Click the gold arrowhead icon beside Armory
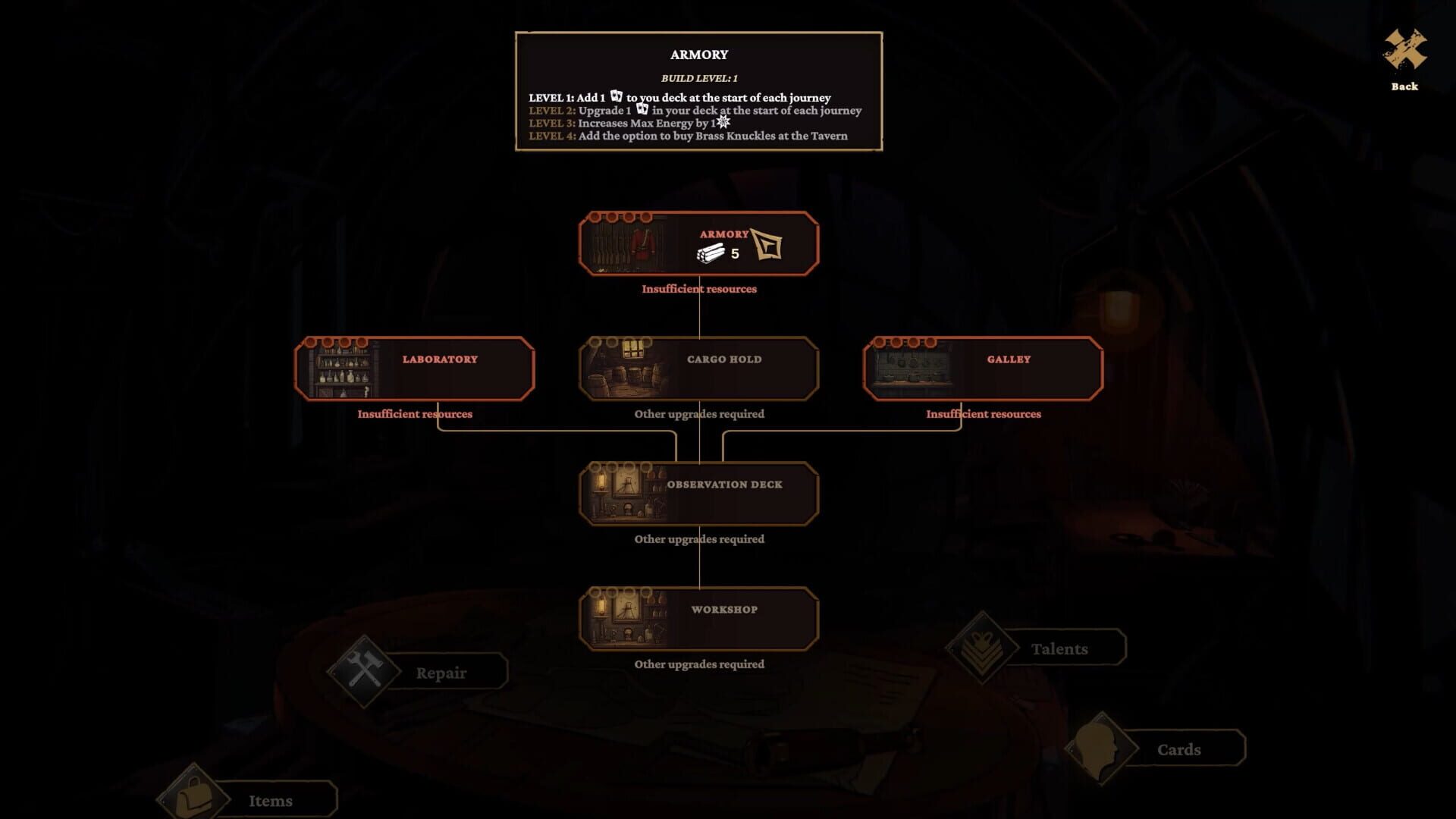Viewport: 1456px width, 819px height. click(767, 245)
